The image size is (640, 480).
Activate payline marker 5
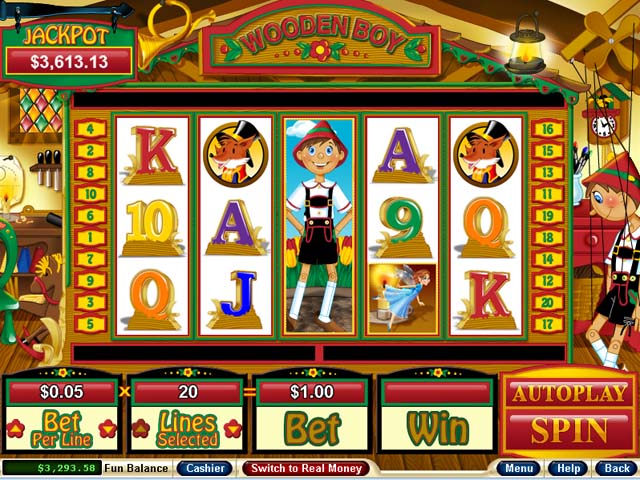90,324
